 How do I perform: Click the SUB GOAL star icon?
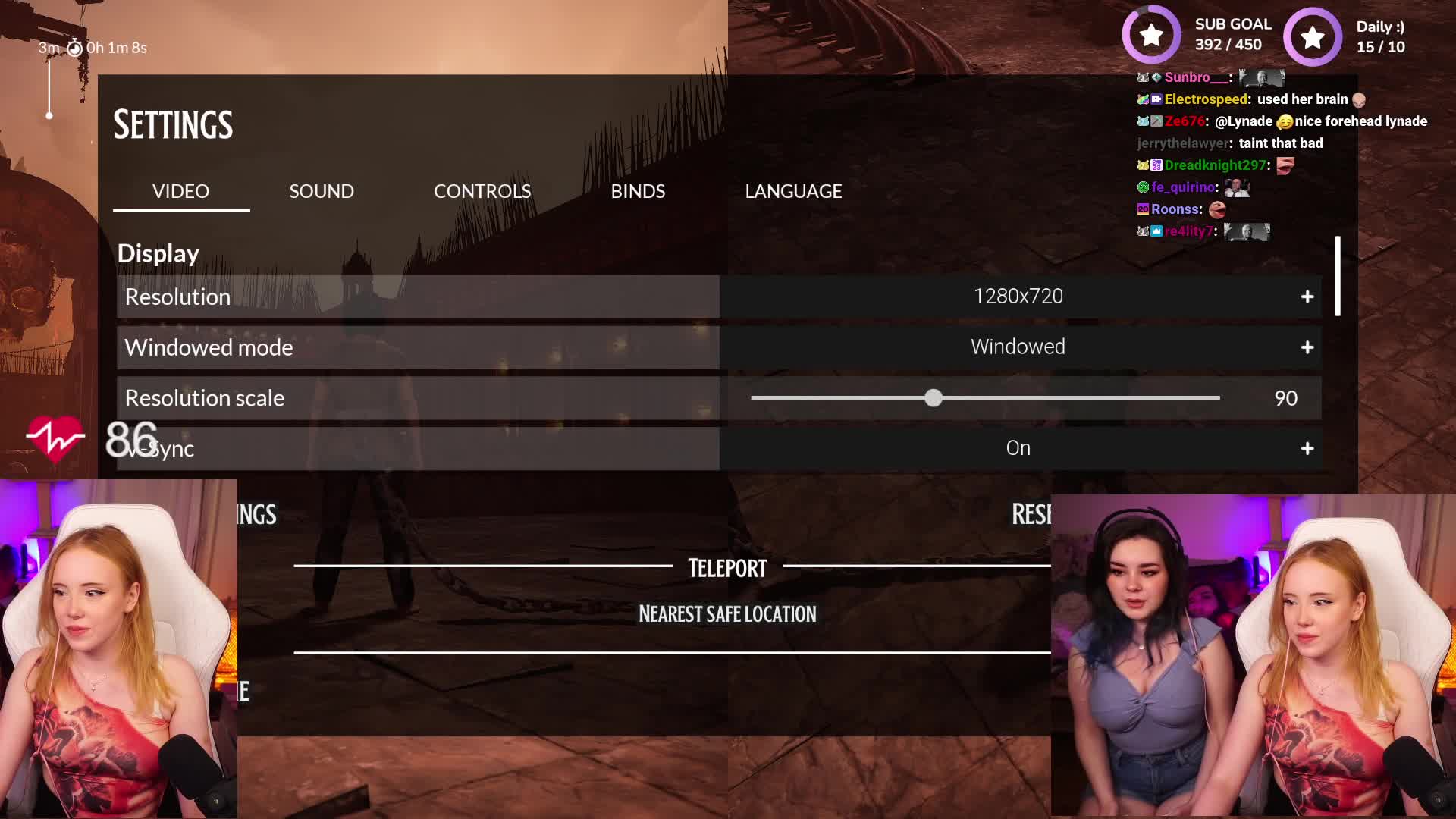point(1151,35)
